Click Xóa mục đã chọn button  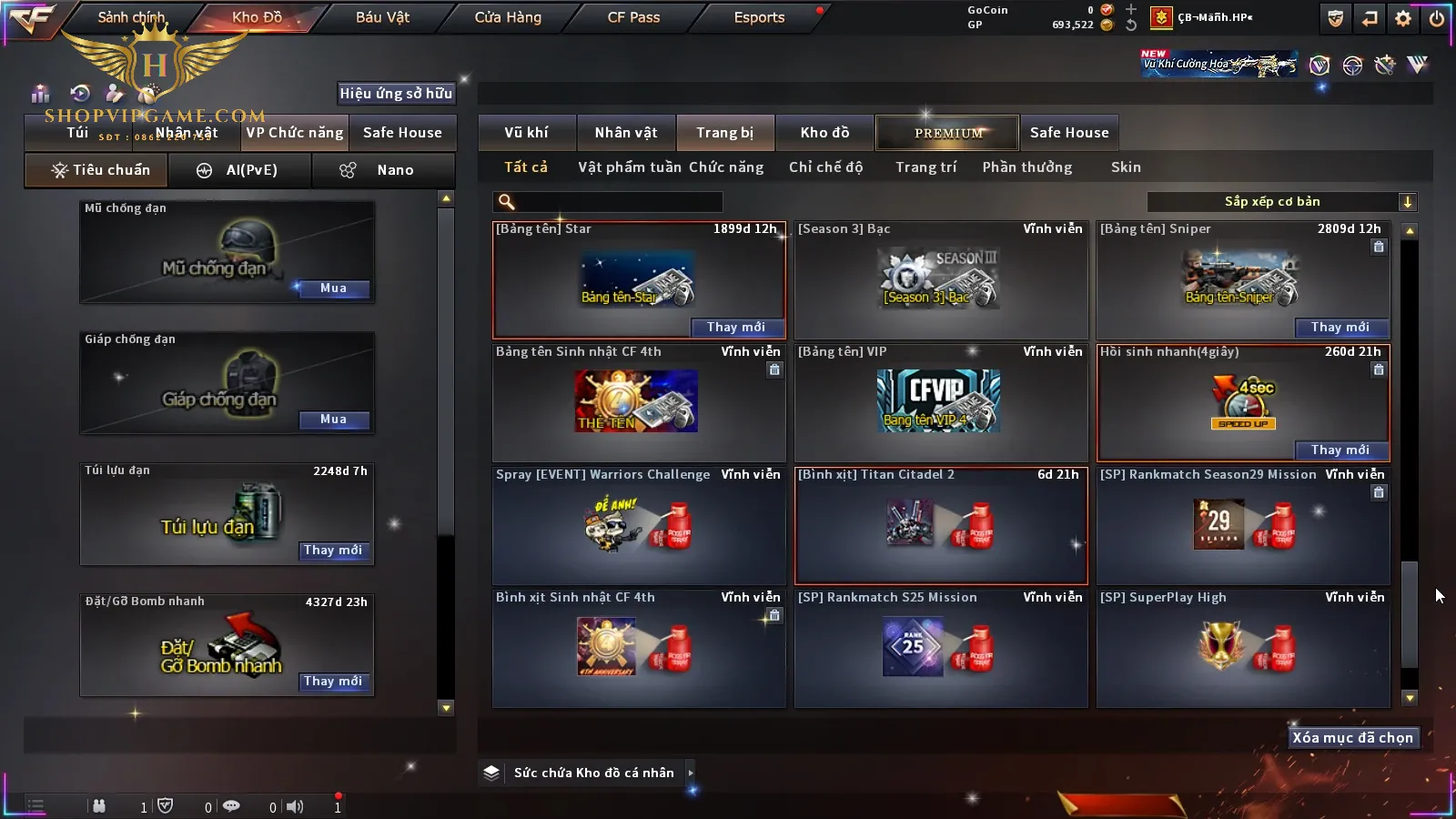[x=1352, y=738]
